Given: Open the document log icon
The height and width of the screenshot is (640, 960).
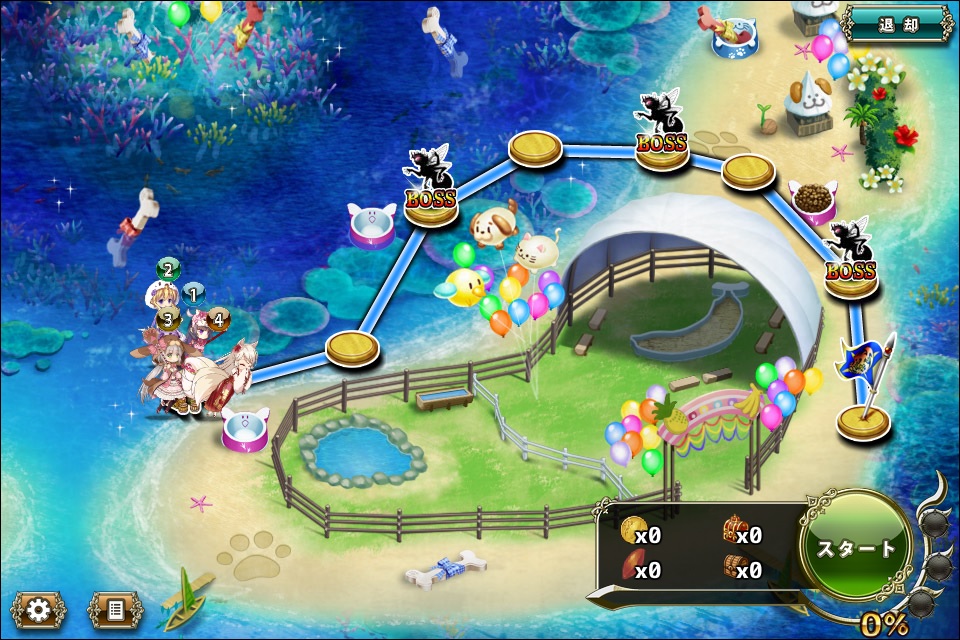Looking at the screenshot, I should coord(115,609).
